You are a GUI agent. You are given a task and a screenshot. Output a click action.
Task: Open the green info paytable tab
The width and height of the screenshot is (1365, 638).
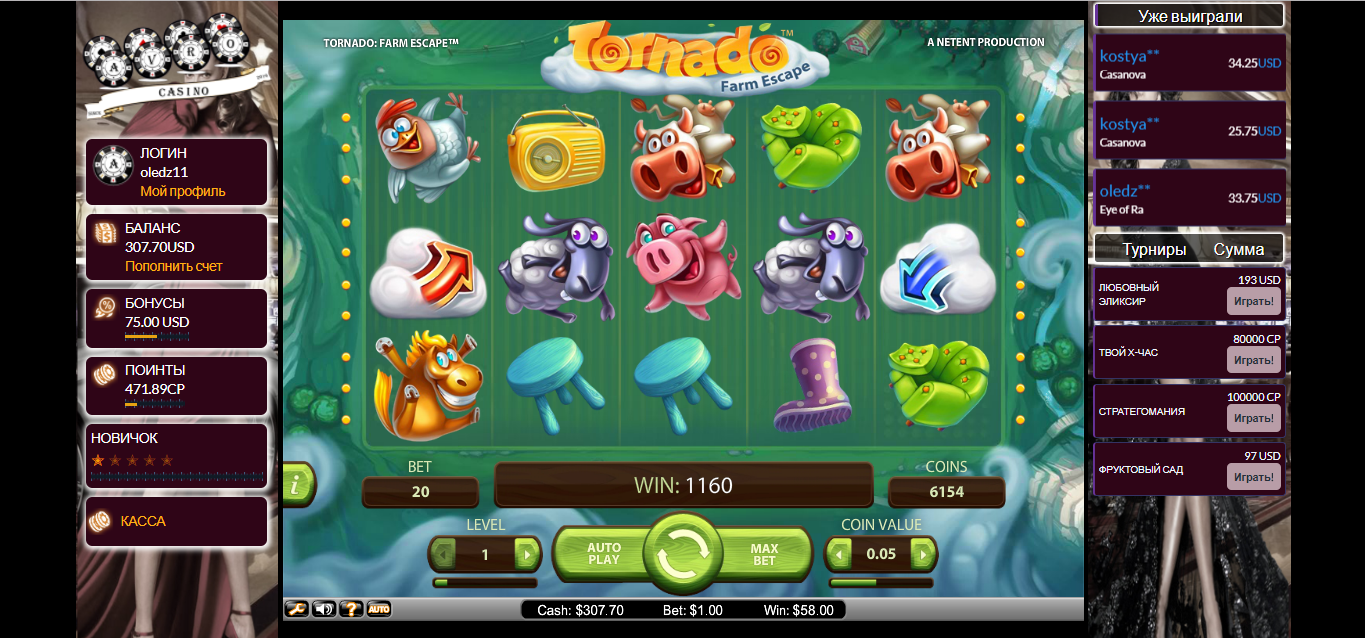(x=298, y=485)
